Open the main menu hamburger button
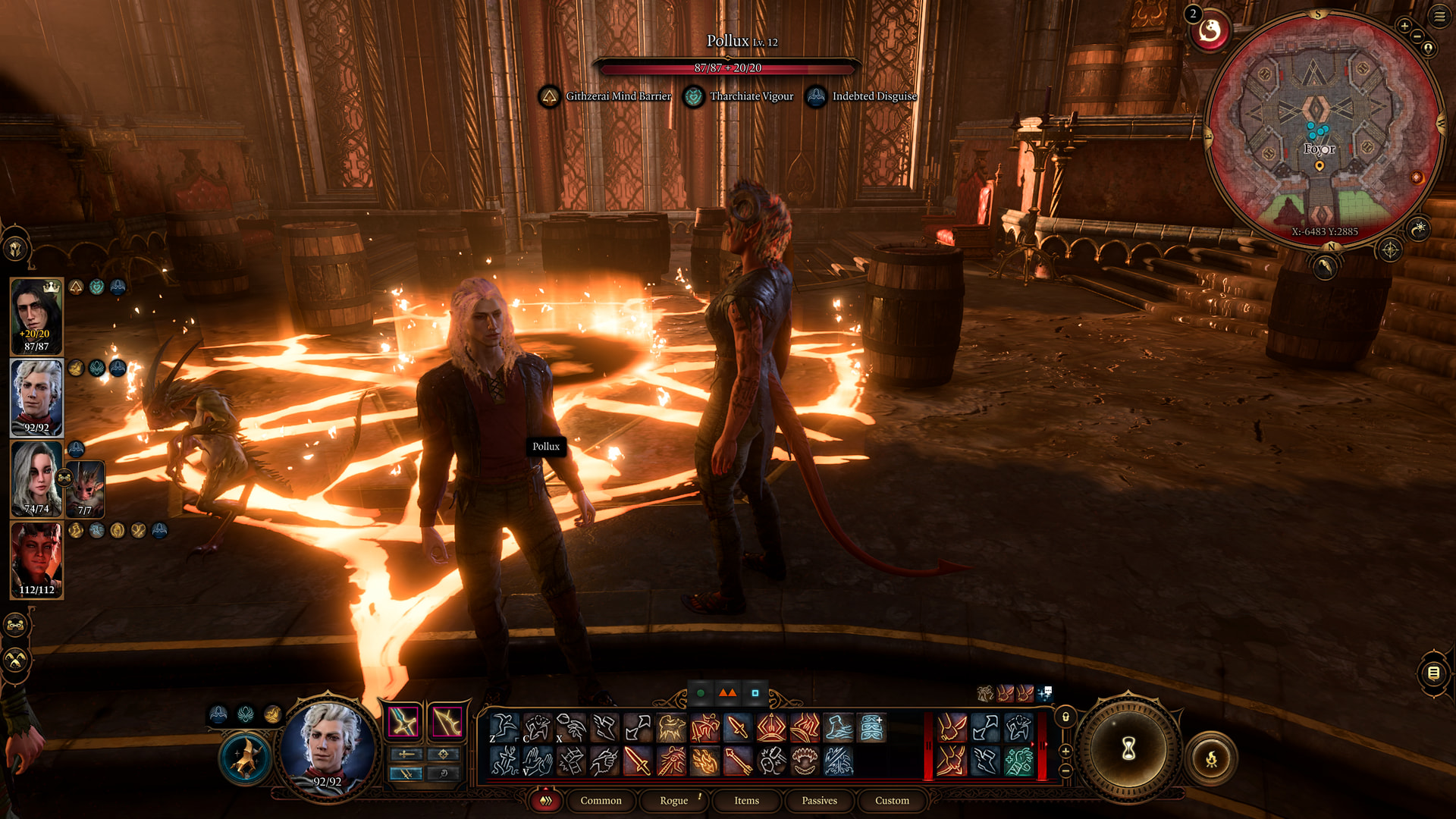1456x819 pixels. coord(1439,16)
